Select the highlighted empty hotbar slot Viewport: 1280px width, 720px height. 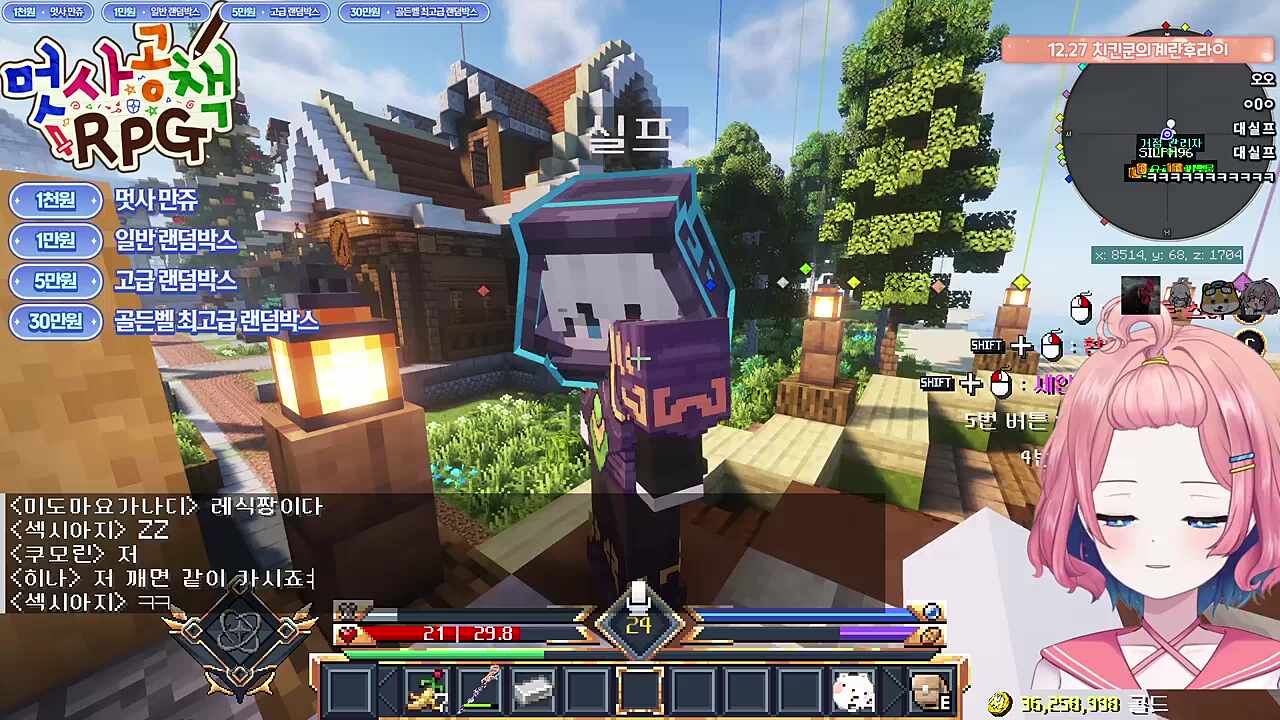point(639,690)
